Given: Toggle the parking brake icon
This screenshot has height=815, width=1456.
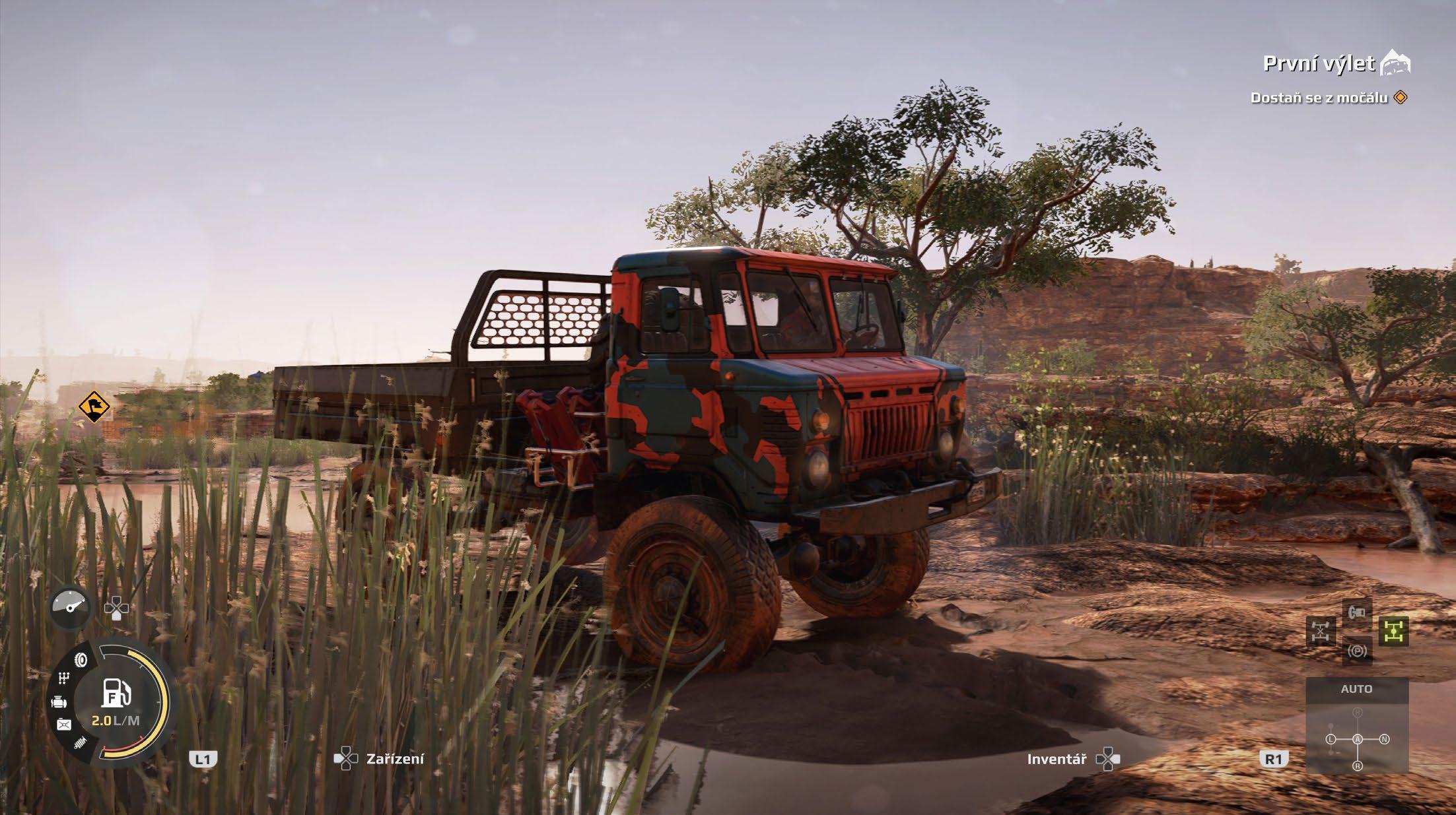Looking at the screenshot, I should pyautogui.click(x=1358, y=651).
